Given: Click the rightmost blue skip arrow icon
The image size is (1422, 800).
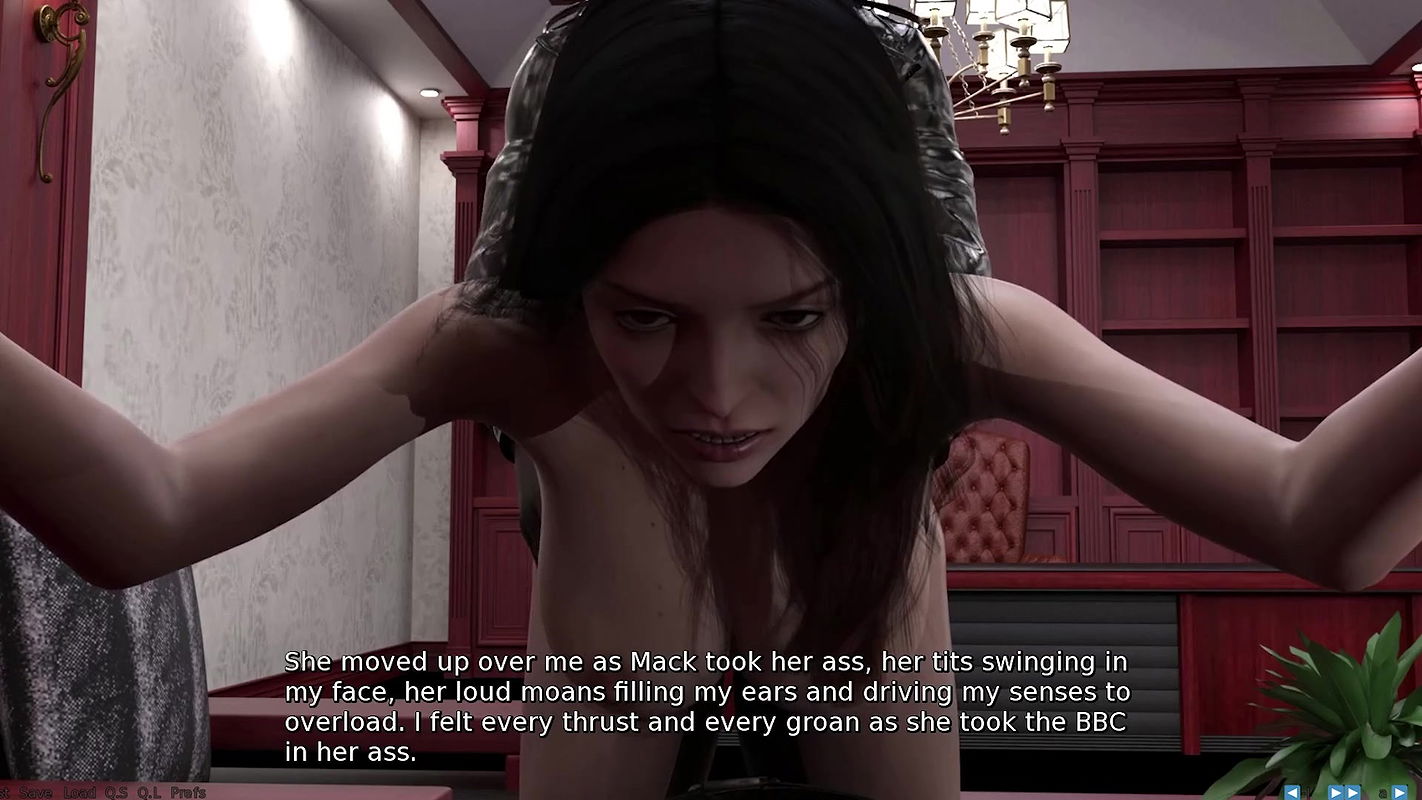Looking at the screenshot, I should click(1401, 792).
